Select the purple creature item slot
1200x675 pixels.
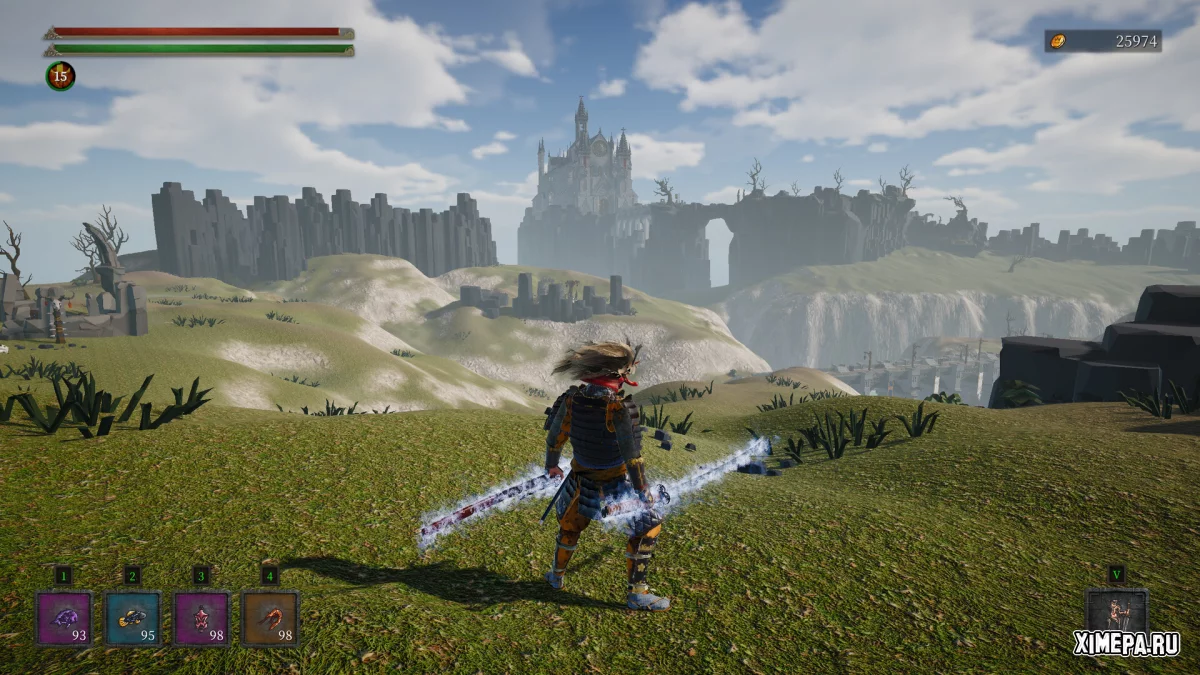click(x=64, y=618)
